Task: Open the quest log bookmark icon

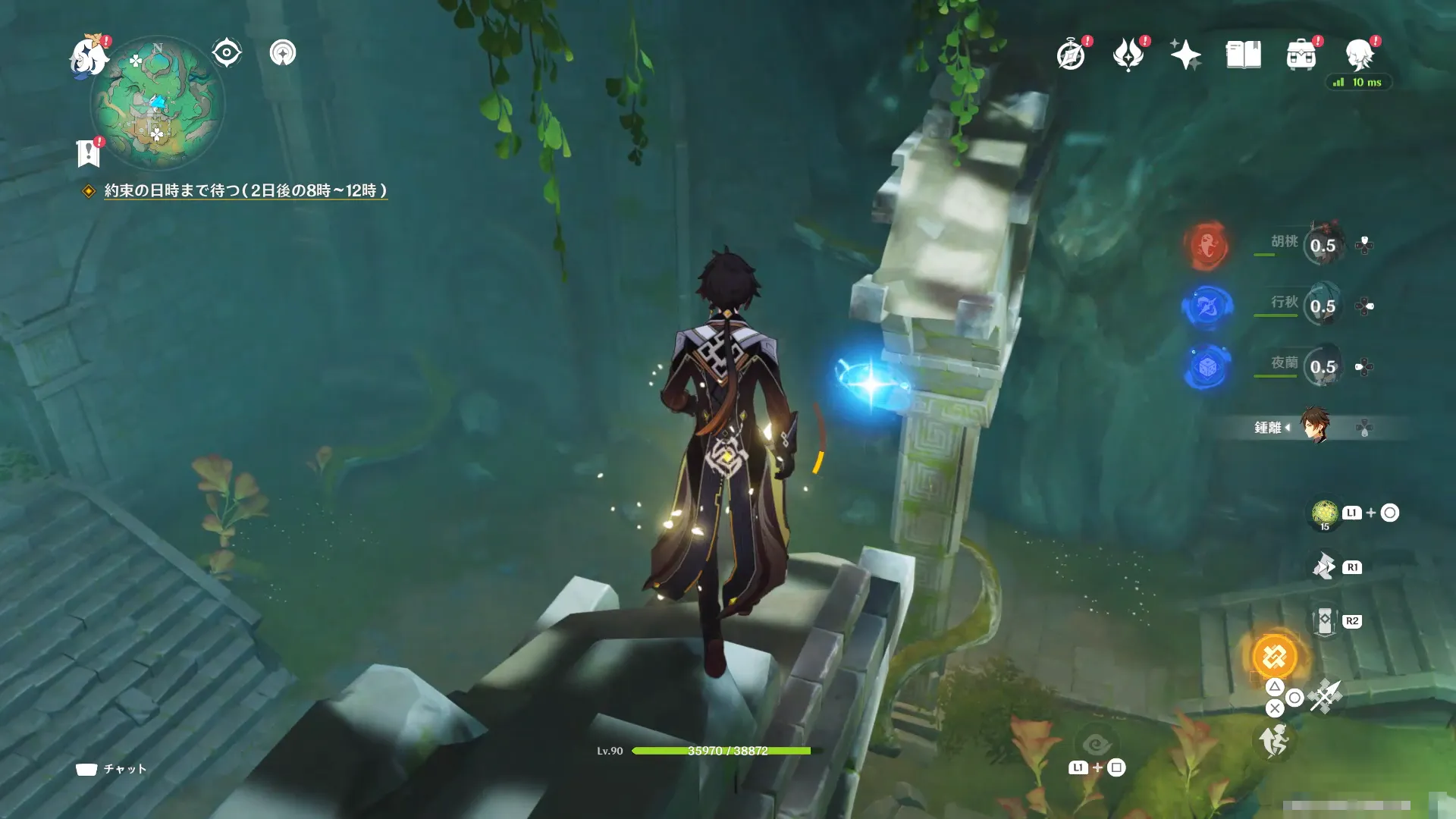Action: (88, 152)
